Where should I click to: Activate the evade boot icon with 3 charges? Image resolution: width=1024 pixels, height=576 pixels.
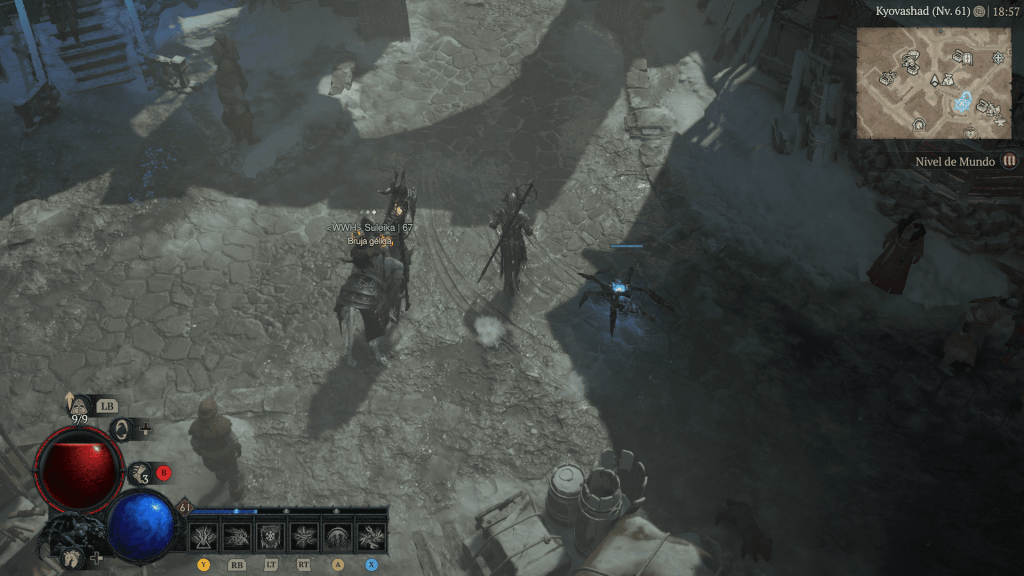click(x=139, y=472)
